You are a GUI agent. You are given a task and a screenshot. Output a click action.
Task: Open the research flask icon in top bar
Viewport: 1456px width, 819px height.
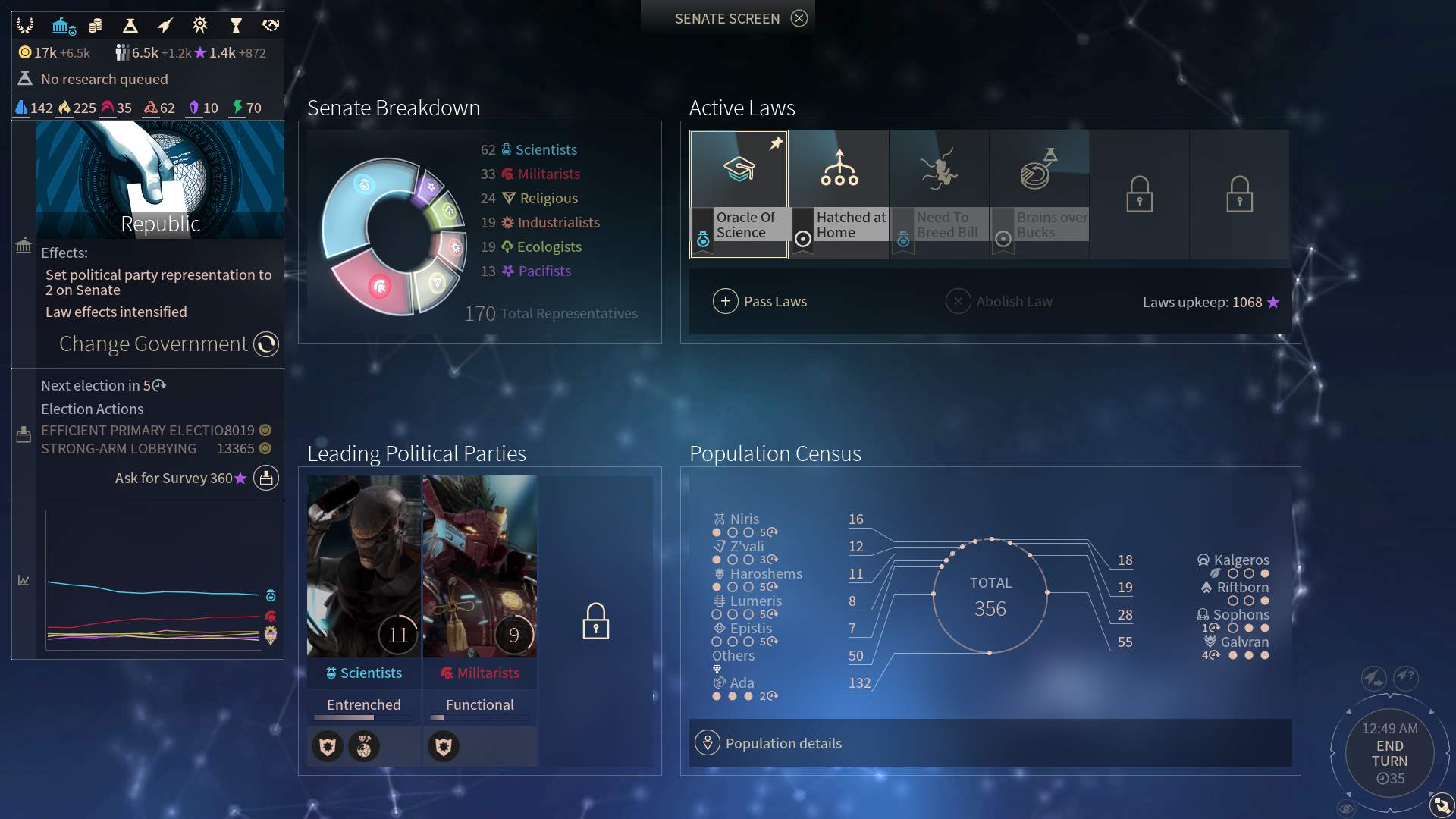pos(130,27)
